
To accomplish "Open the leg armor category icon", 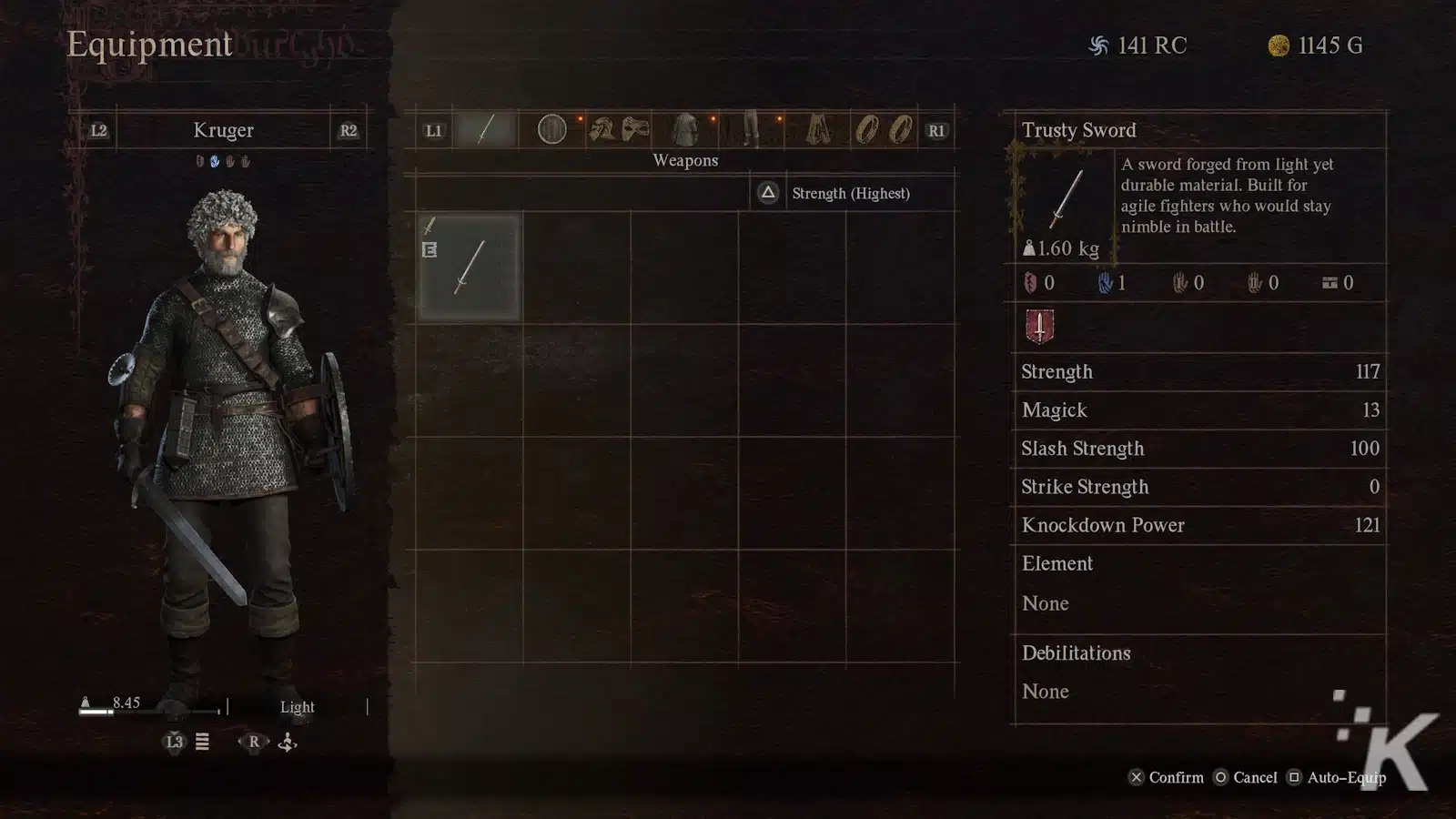I will pyautogui.click(x=750, y=130).
